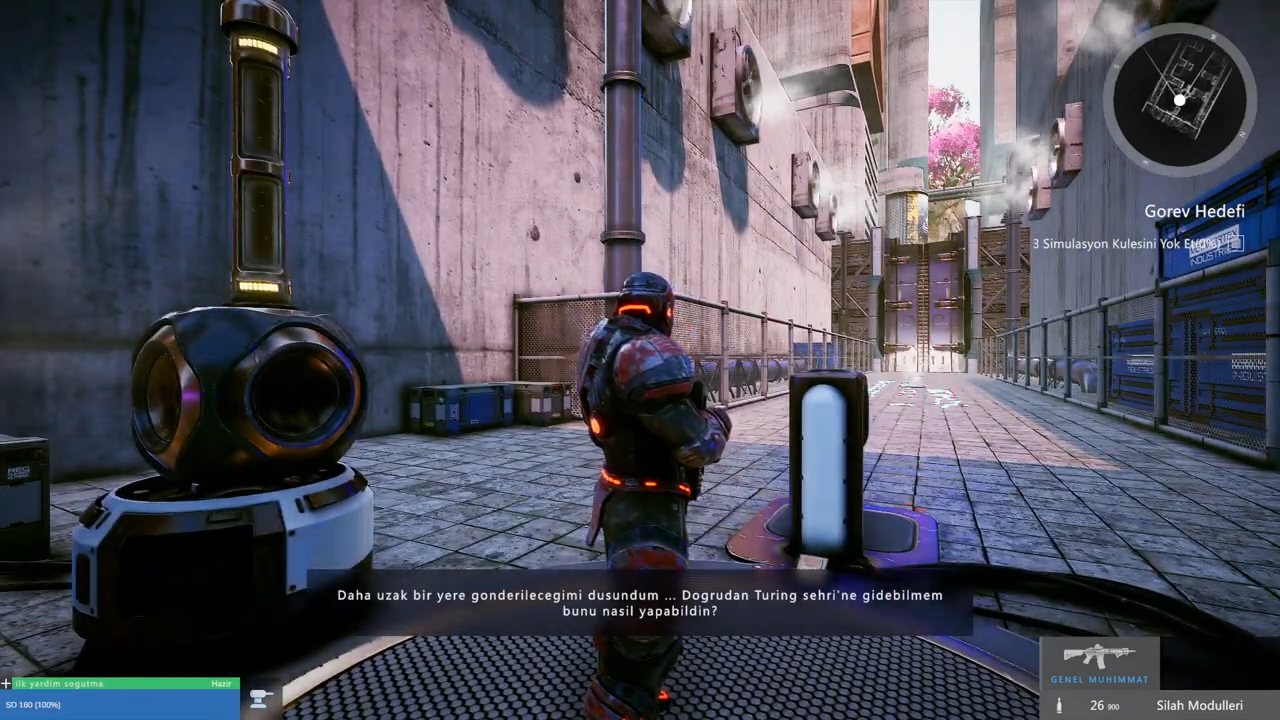Select the Gorev Hedefi objective tracker

point(1194,212)
